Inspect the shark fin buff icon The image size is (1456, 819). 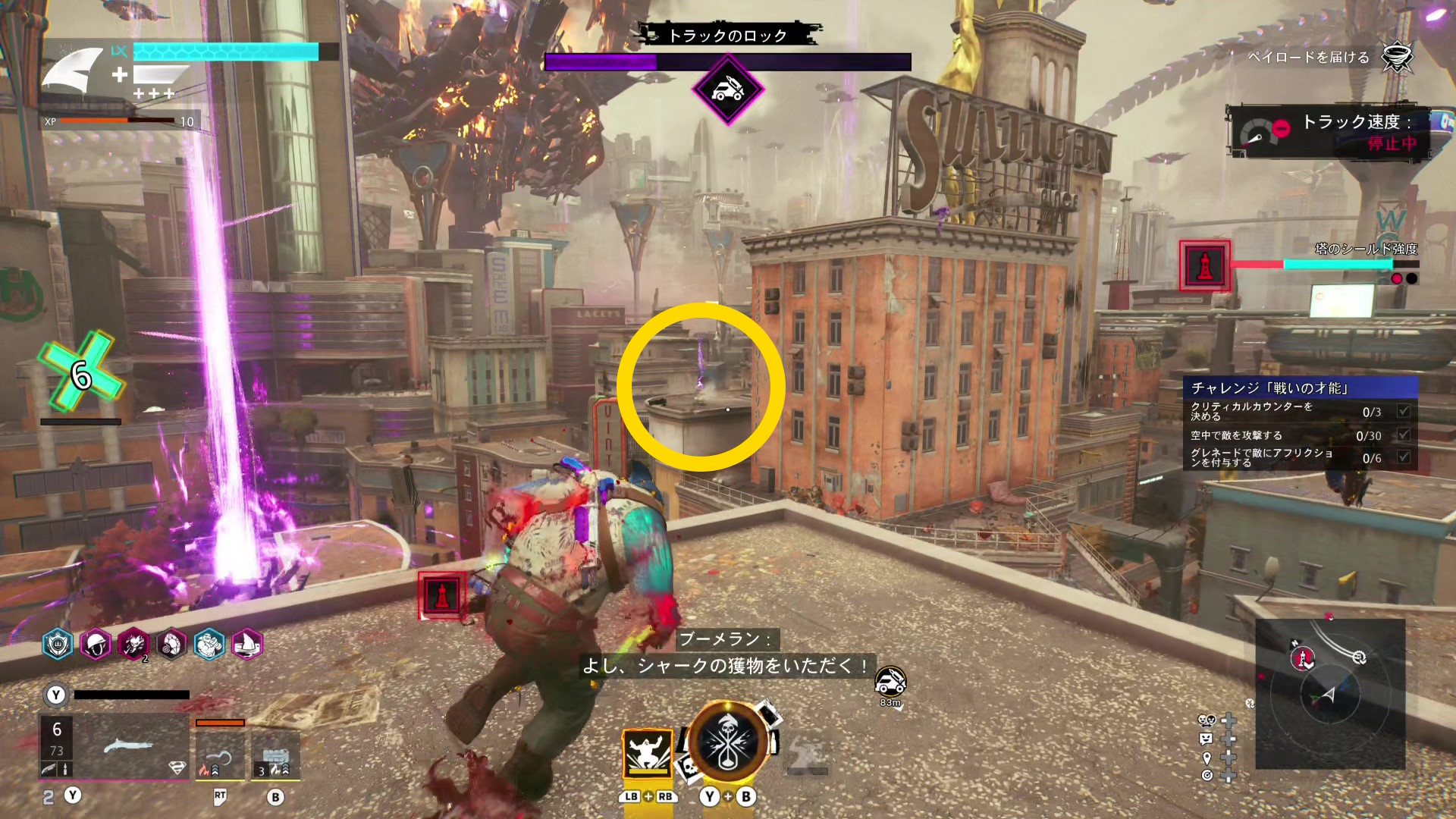pyautogui.click(x=247, y=645)
